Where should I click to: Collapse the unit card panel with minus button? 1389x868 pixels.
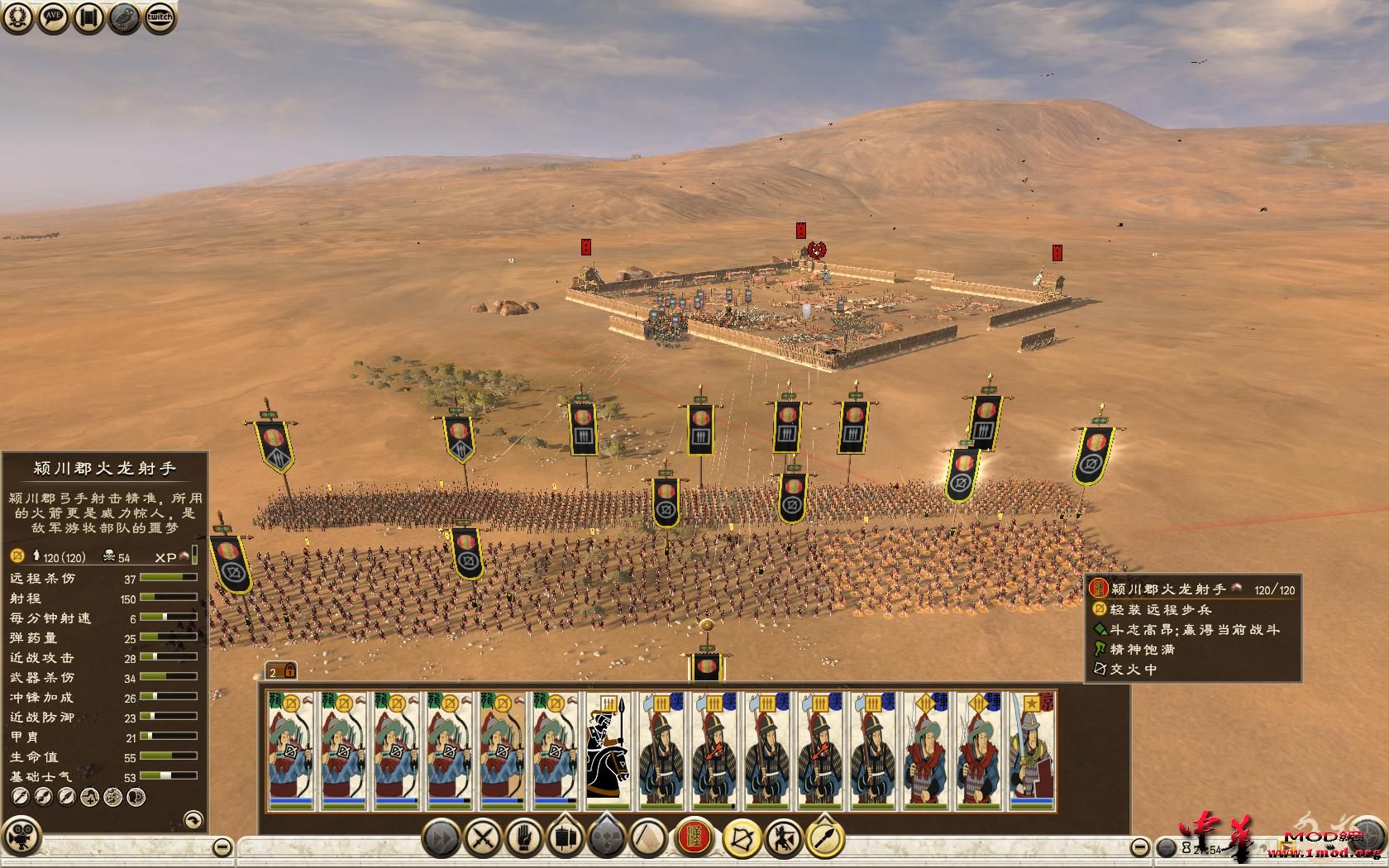coord(1139,847)
